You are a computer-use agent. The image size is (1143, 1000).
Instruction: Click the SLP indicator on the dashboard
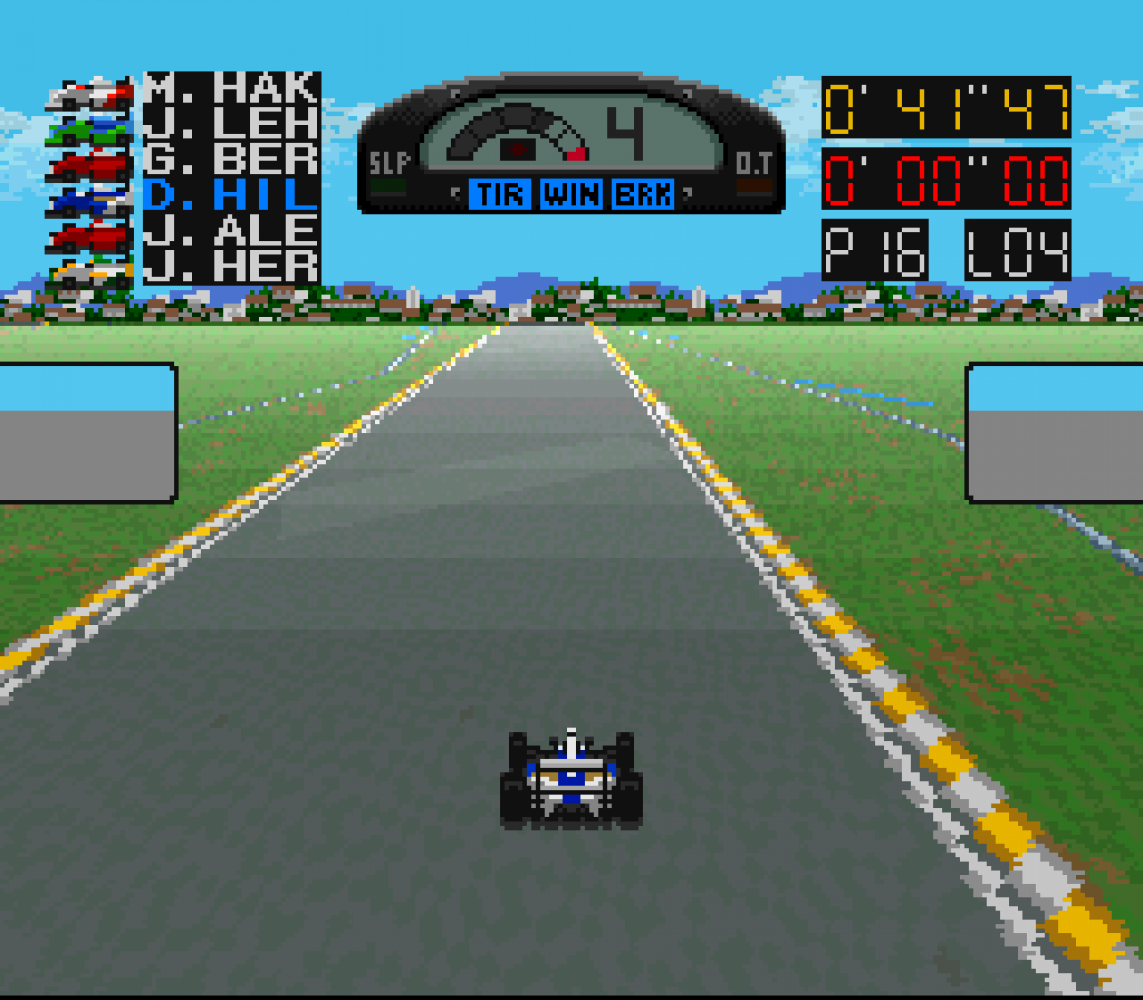pyautogui.click(x=388, y=165)
